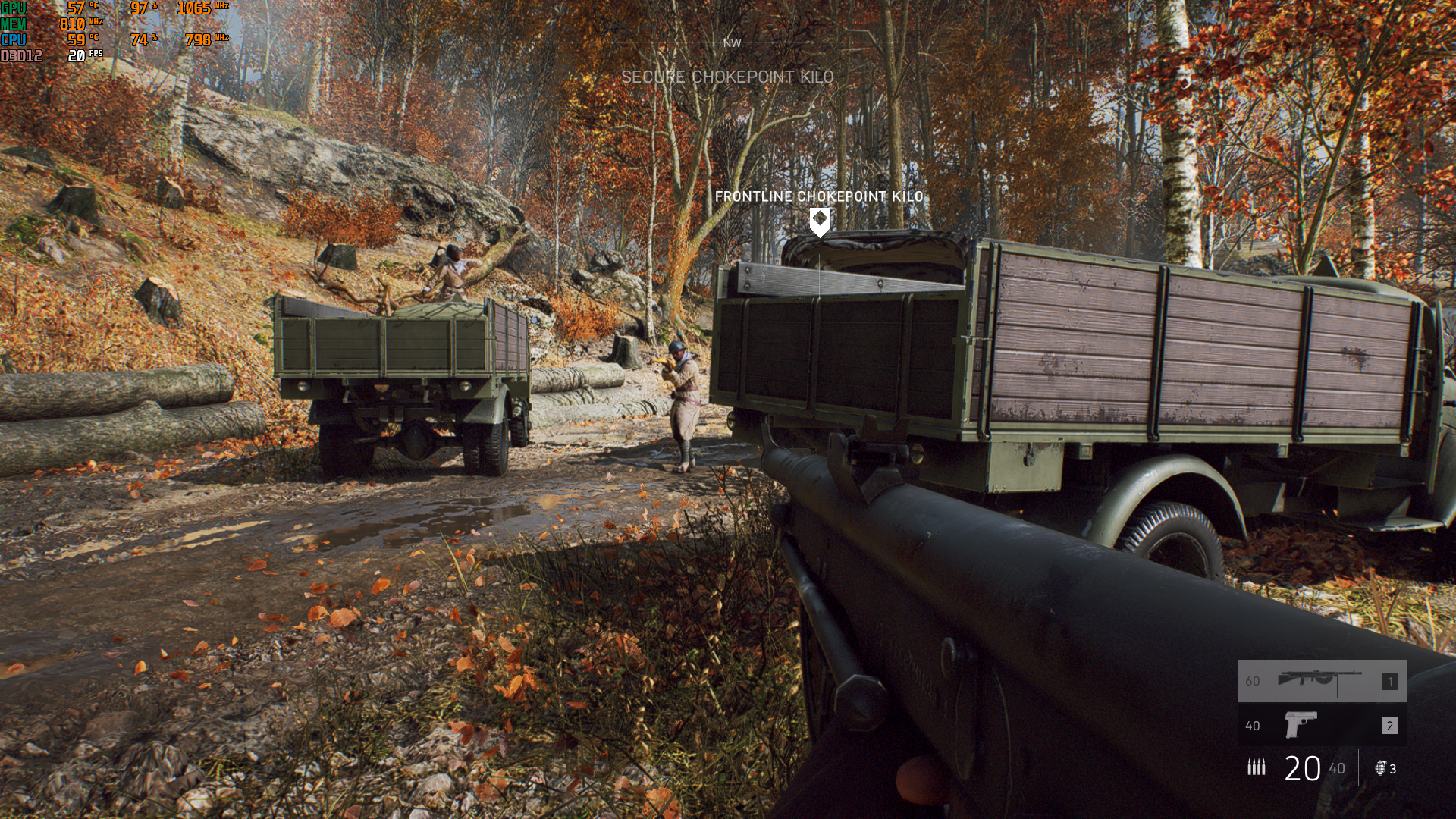The image size is (1456, 819).
Task: Select the primary submachine gun slot
Action: (x=1322, y=680)
